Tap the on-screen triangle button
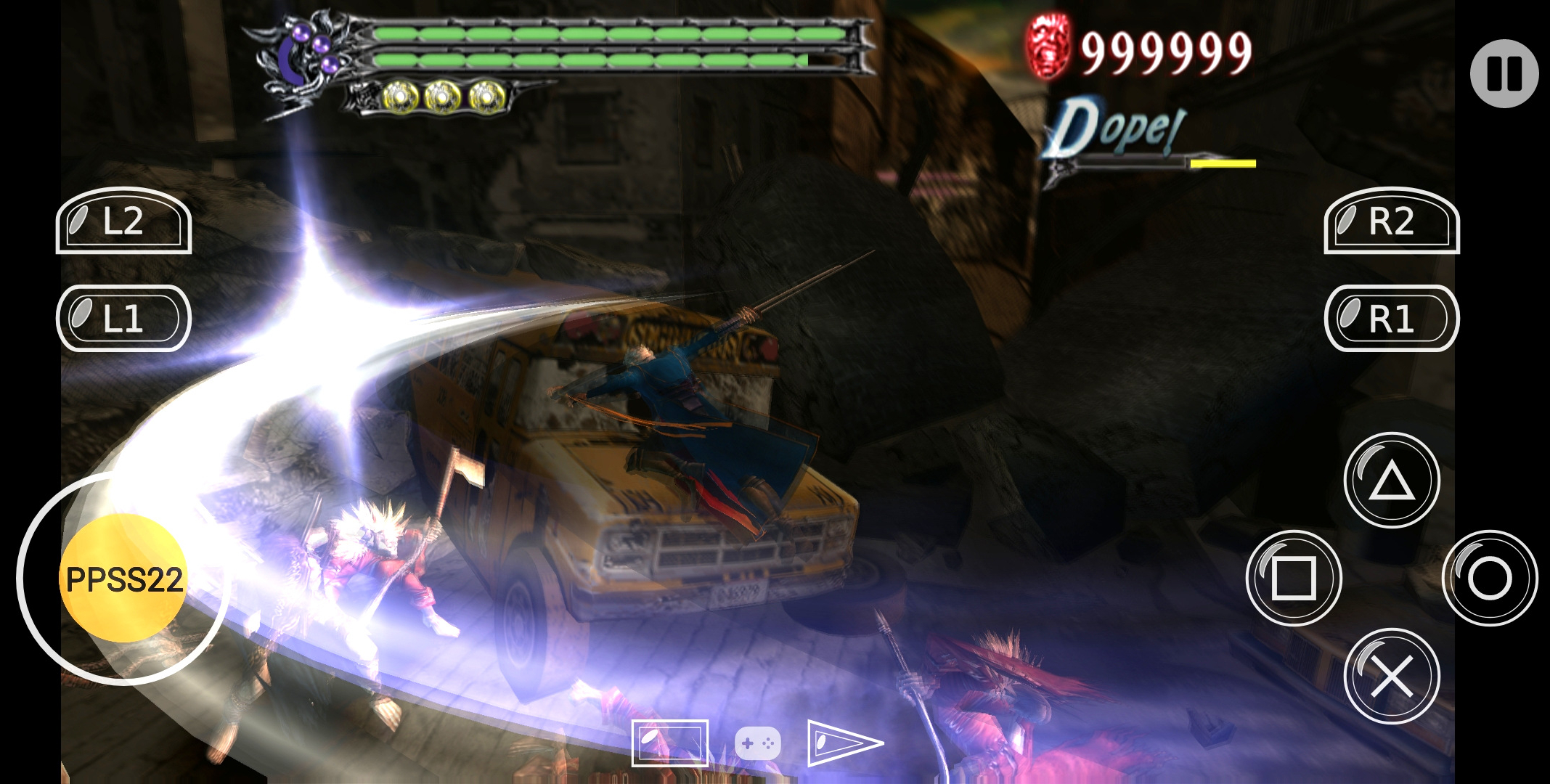1550x784 pixels. 1391,480
